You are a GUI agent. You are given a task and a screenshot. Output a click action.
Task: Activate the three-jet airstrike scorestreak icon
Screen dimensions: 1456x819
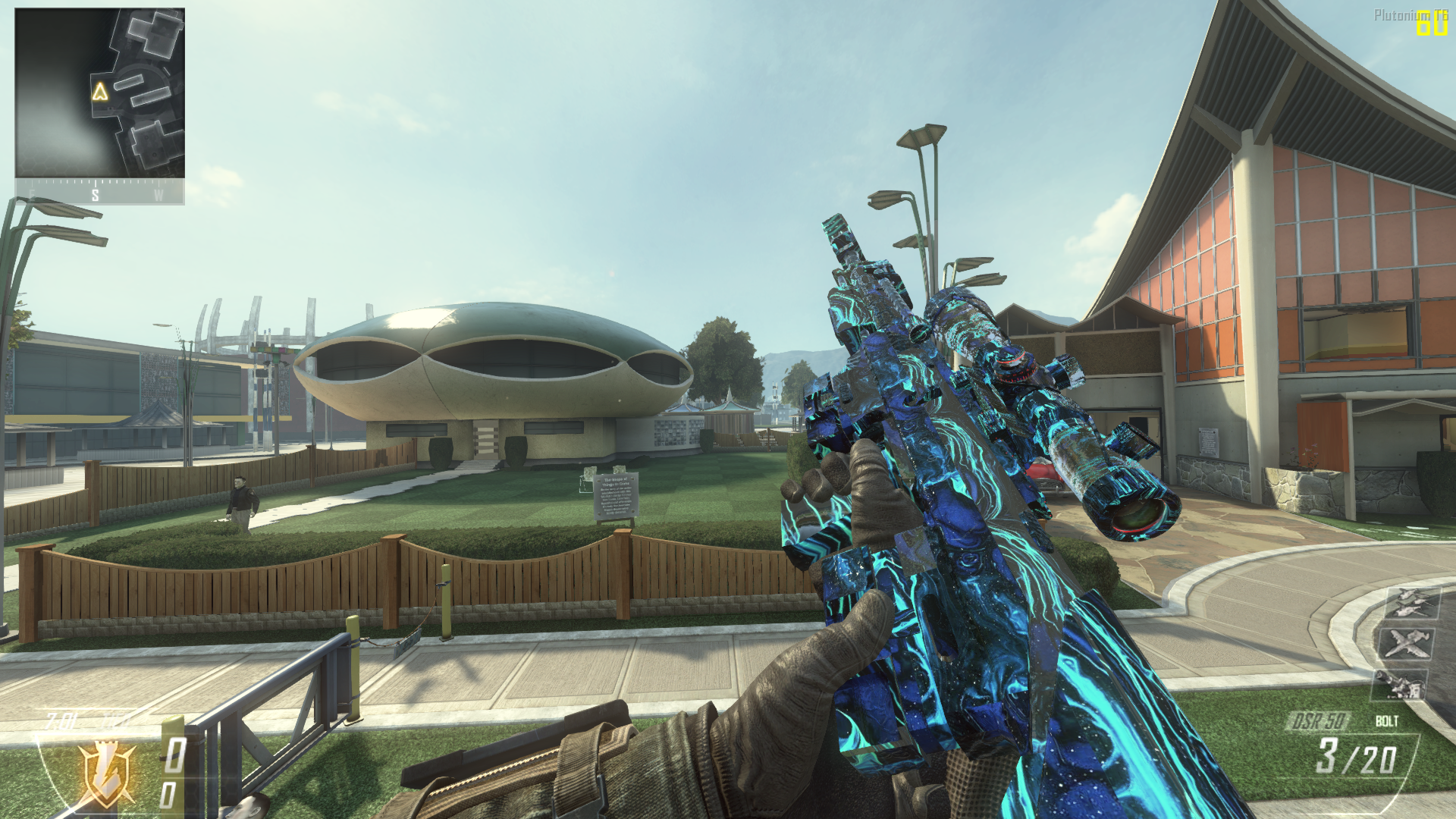1411,603
